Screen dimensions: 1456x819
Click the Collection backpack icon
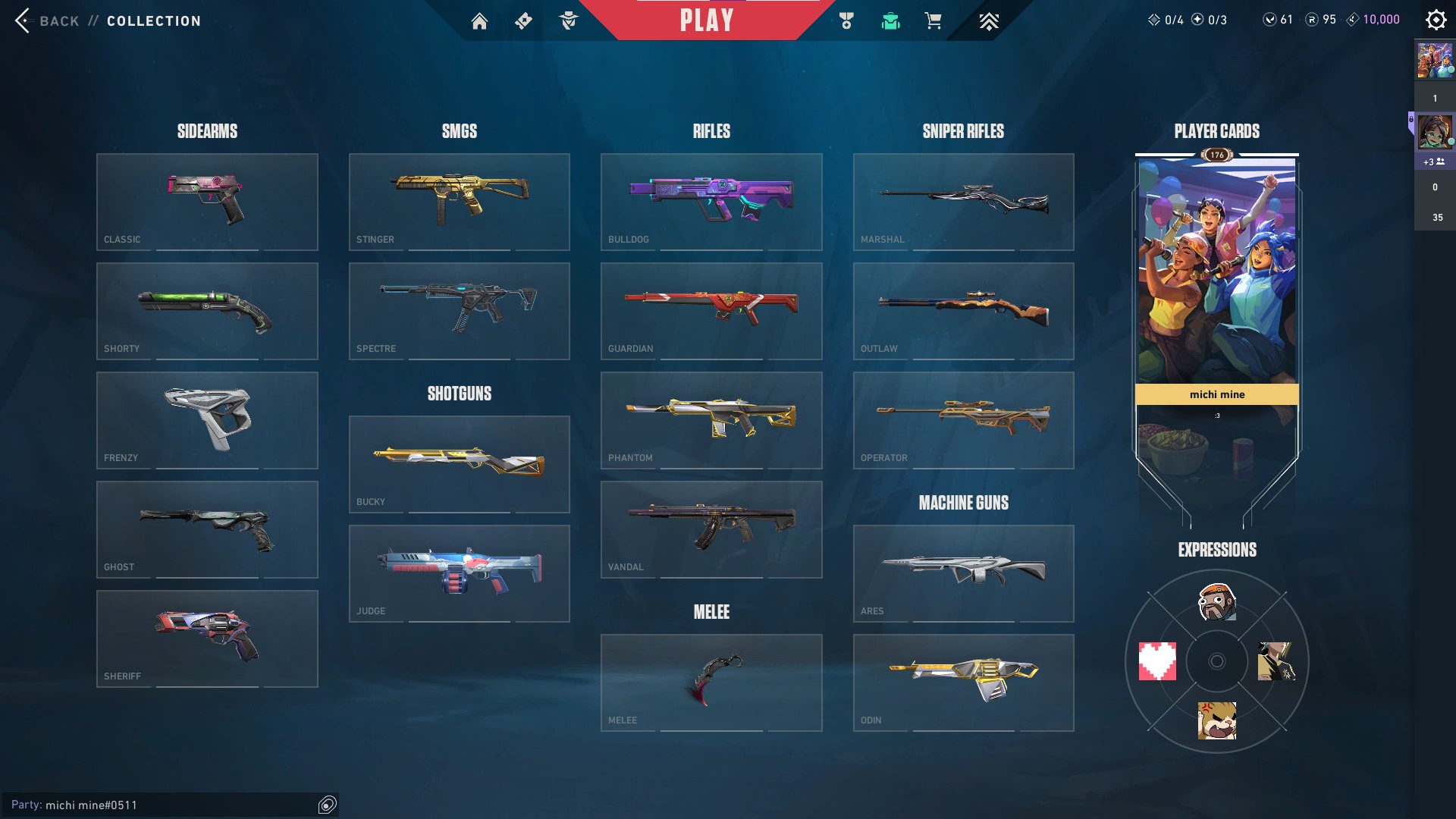(890, 21)
